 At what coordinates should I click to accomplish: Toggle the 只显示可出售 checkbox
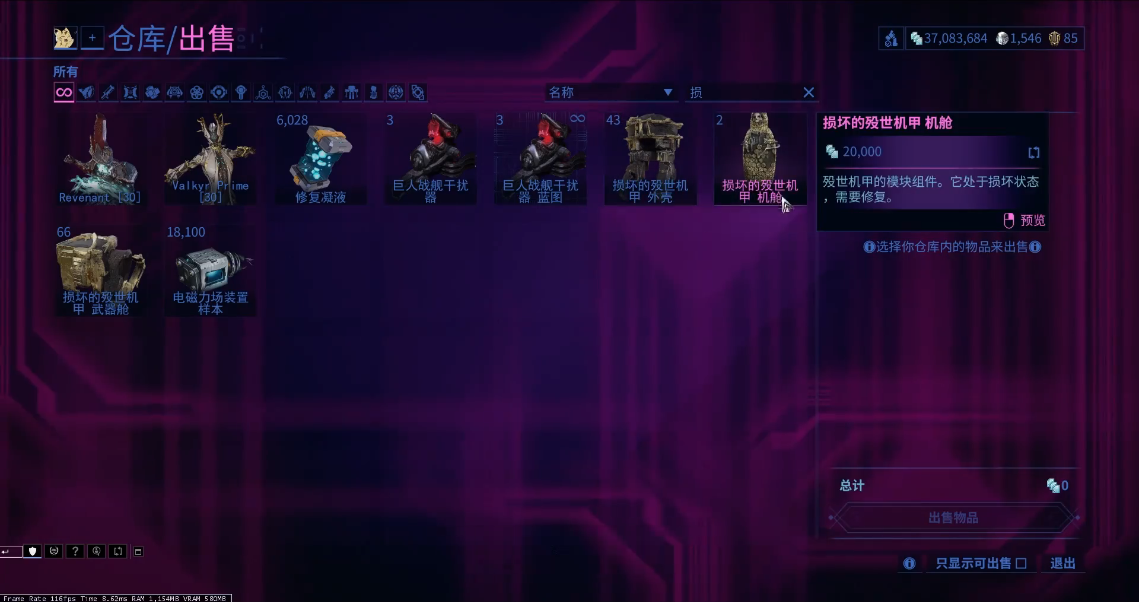click(1021, 564)
